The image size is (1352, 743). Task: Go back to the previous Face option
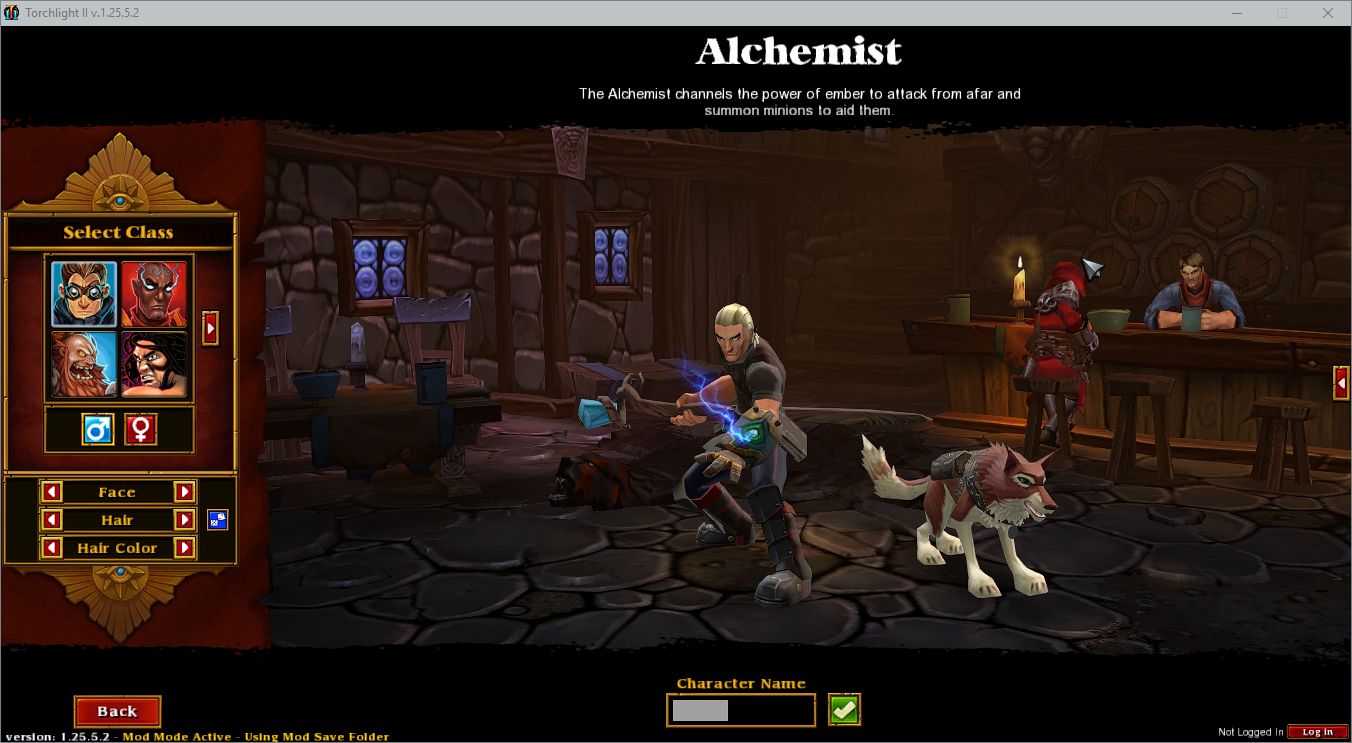pos(52,491)
